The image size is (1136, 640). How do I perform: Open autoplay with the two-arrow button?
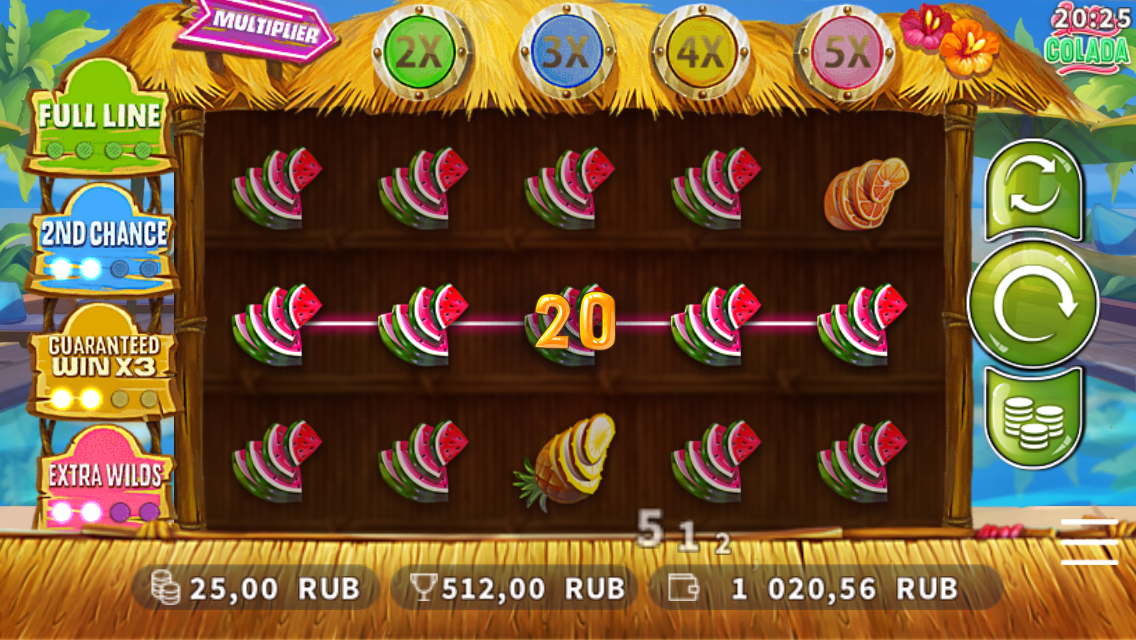pos(1033,192)
